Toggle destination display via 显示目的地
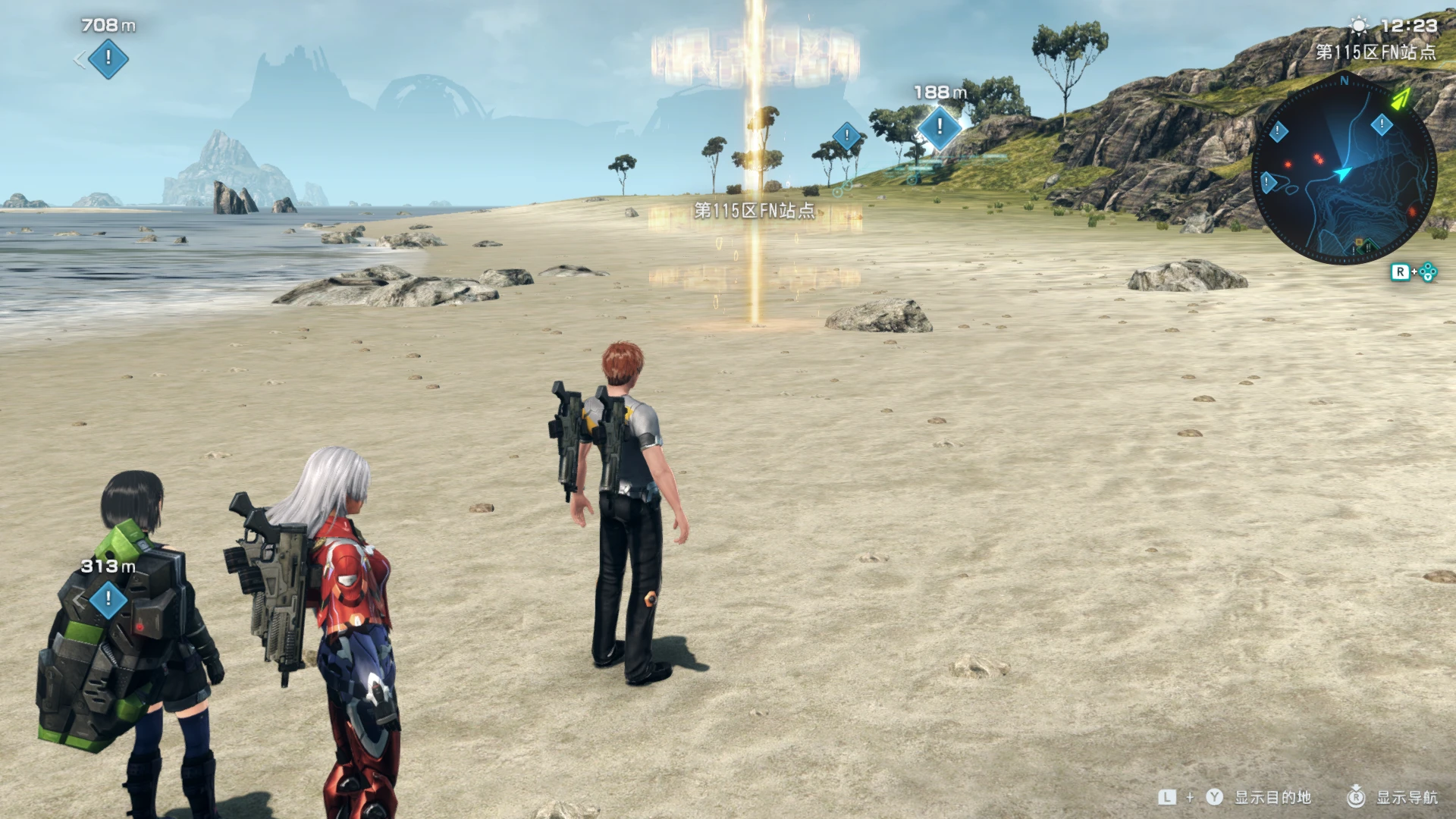The image size is (1456, 819). click(x=1272, y=798)
